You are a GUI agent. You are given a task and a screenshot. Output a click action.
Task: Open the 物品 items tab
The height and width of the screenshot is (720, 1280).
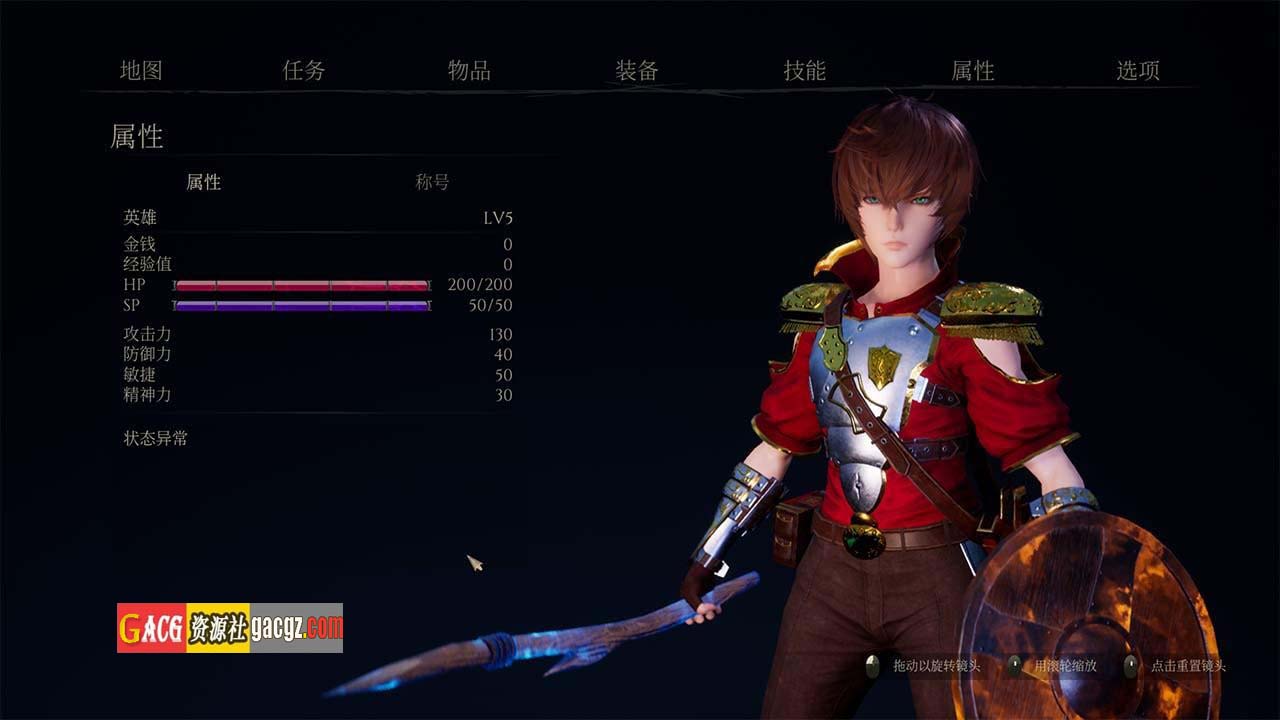469,71
